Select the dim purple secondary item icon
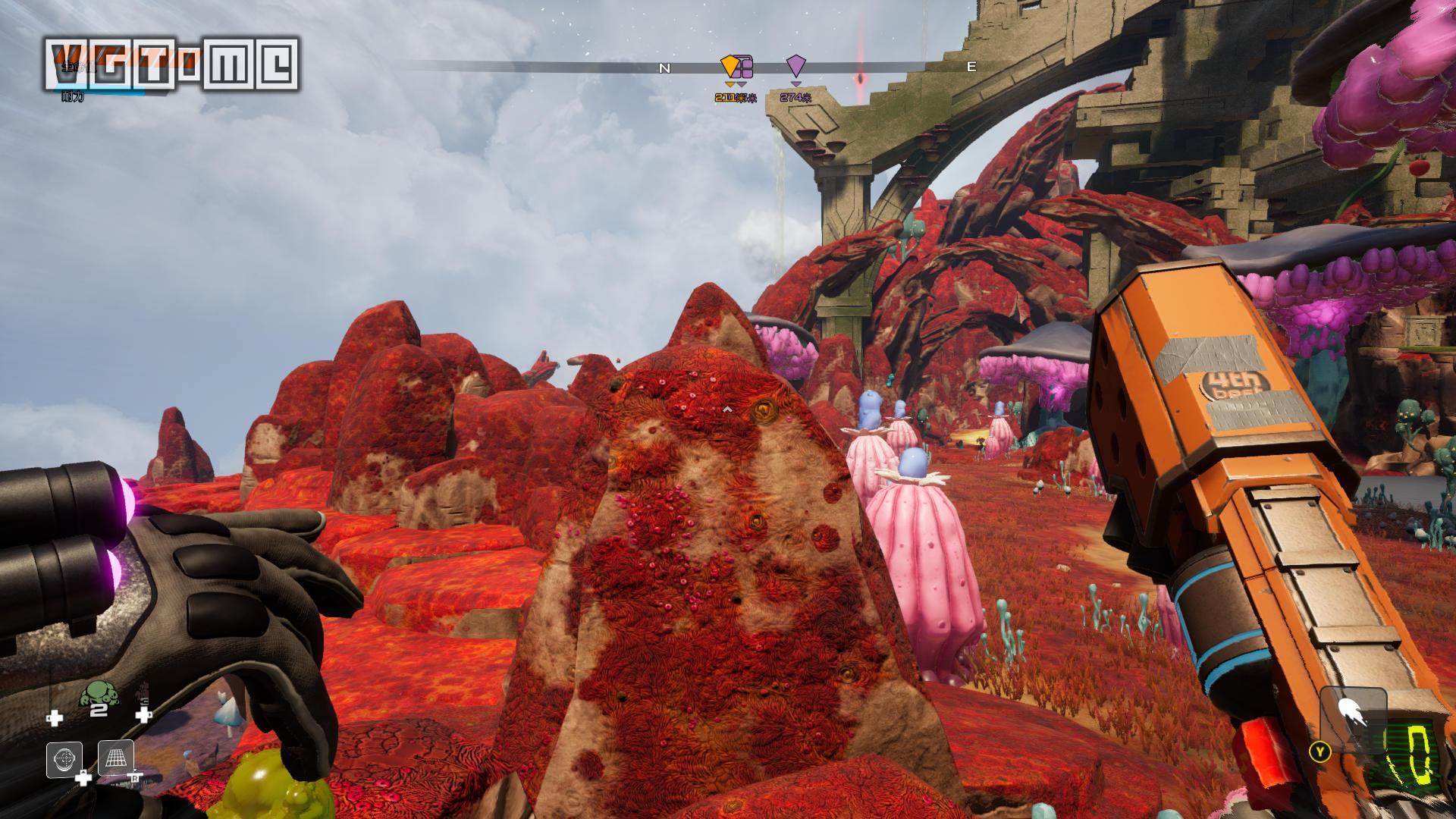Screen dimensions: 1456x819 142,693
